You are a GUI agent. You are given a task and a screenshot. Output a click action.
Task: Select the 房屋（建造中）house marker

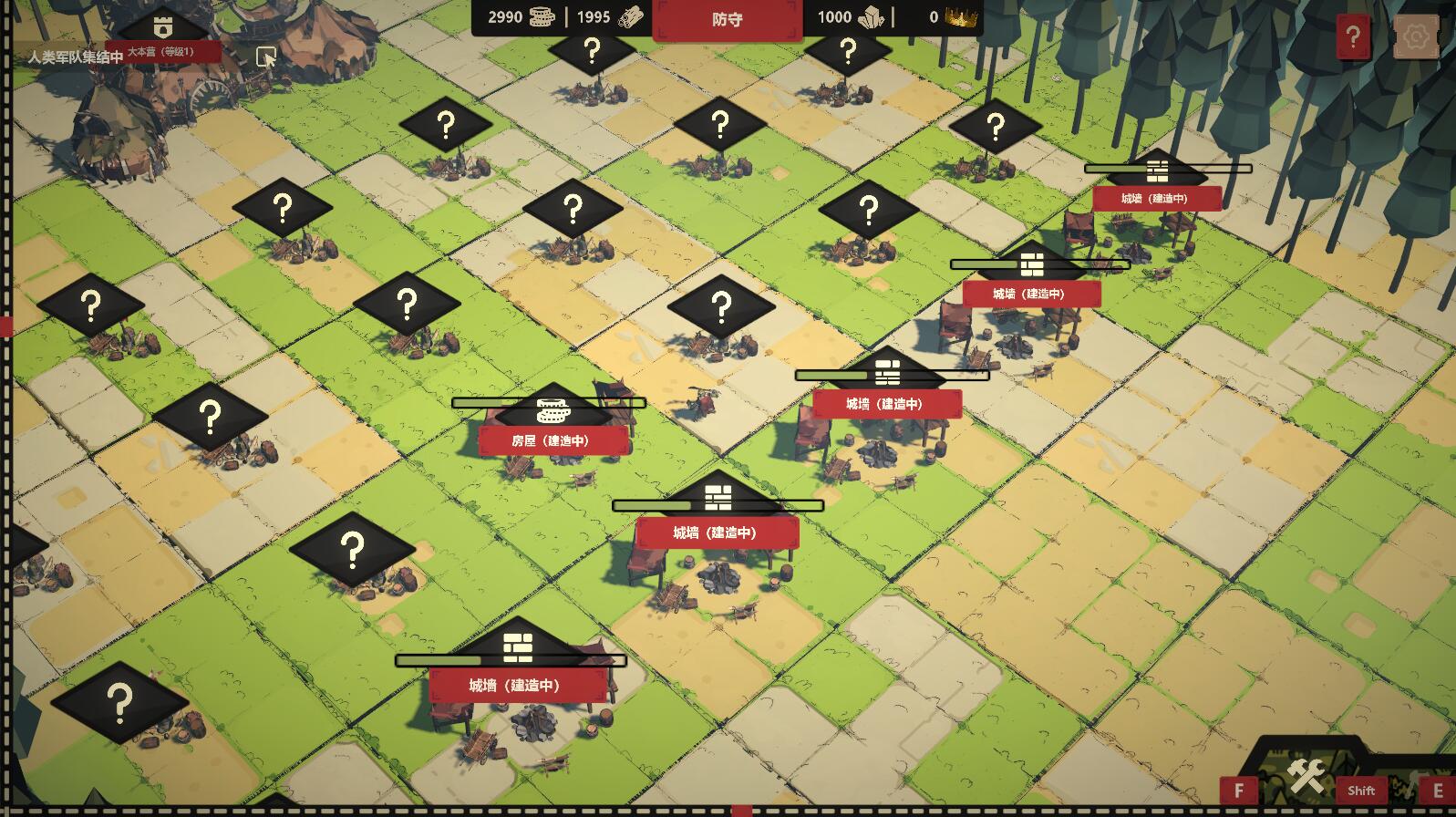click(x=552, y=440)
